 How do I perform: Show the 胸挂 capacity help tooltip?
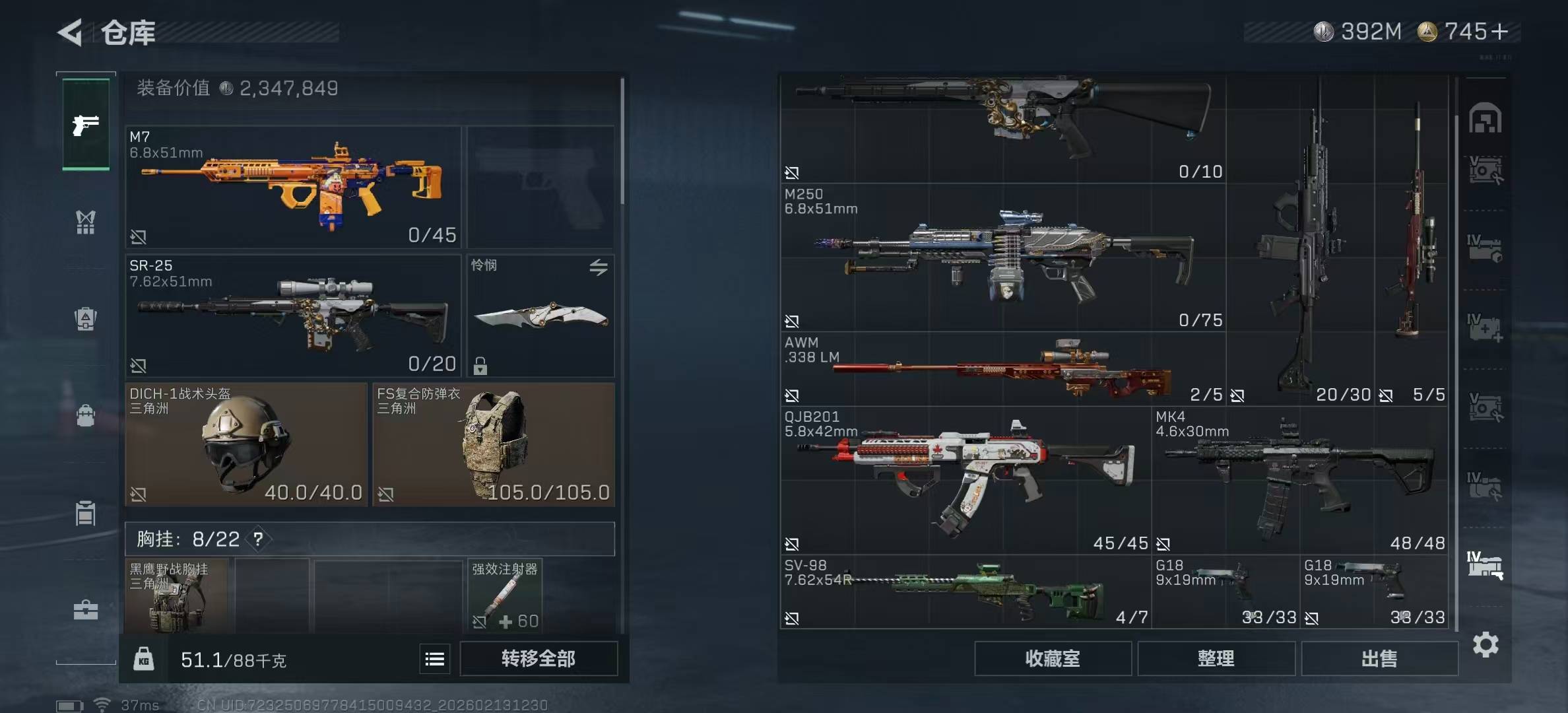tap(258, 539)
